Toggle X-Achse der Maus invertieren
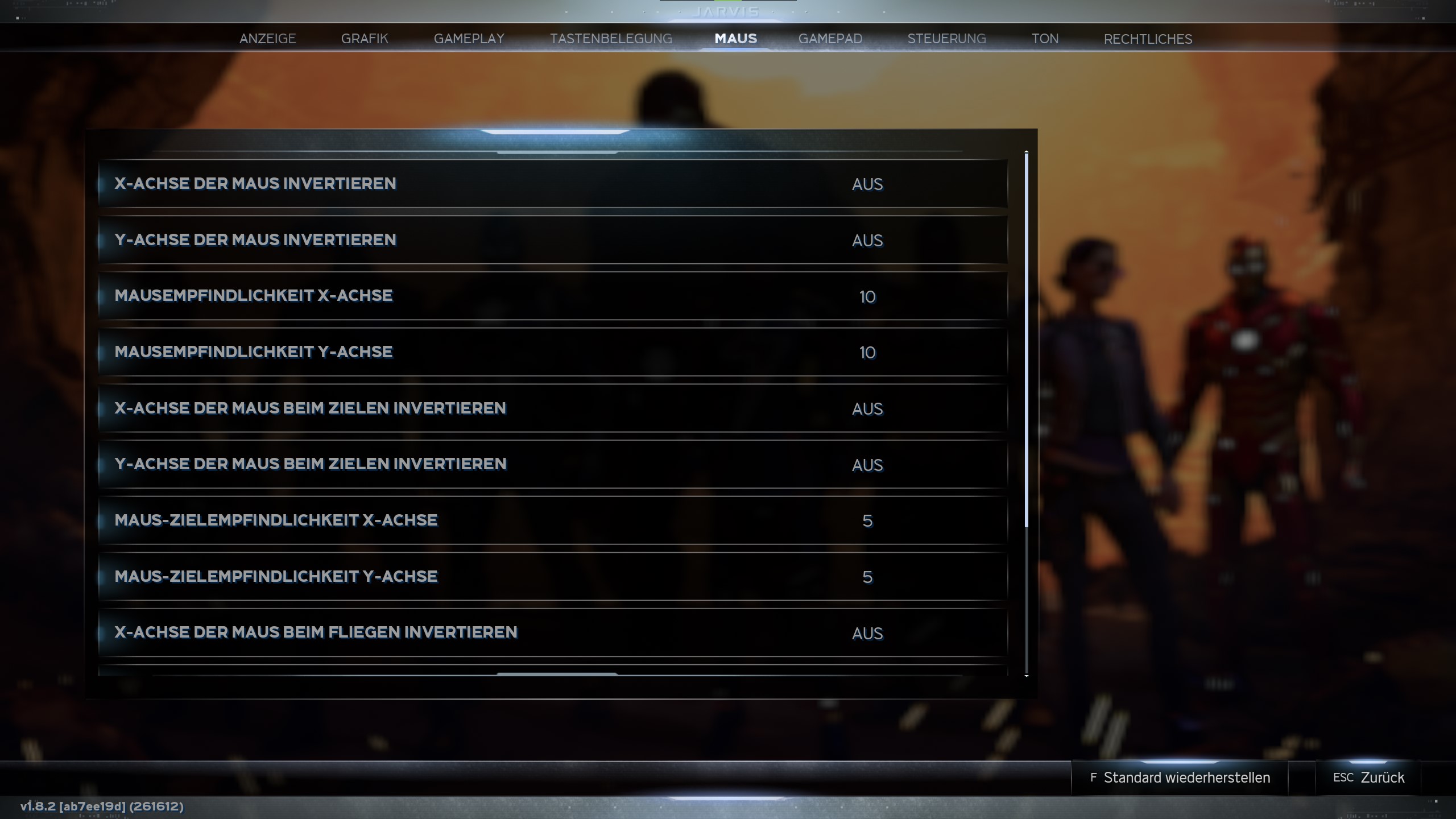The height and width of the screenshot is (819, 1456). (552, 184)
